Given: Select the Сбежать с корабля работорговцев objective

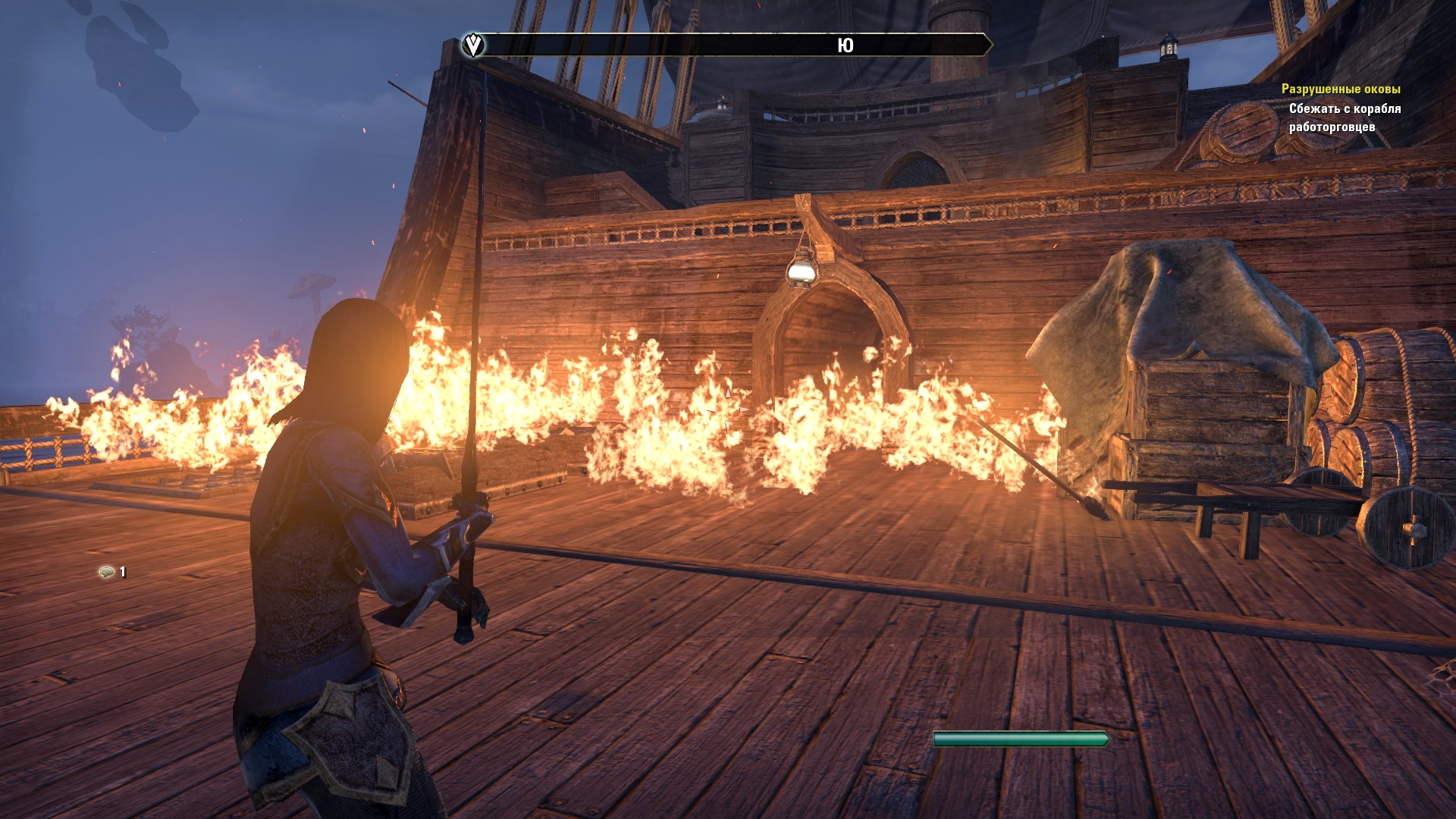Looking at the screenshot, I should click(1344, 118).
